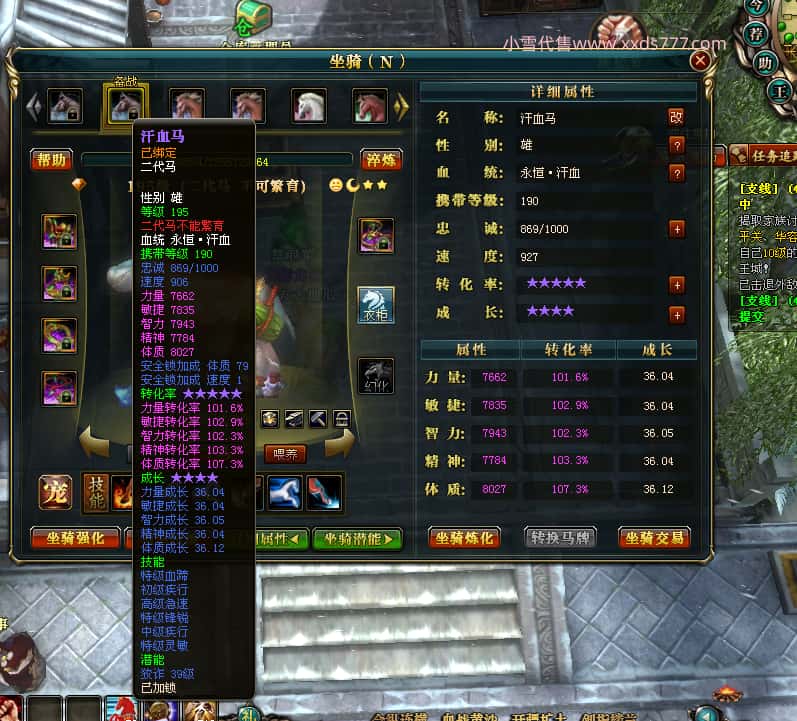
Task: Rename the mount with 改 button
Action: (x=677, y=117)
